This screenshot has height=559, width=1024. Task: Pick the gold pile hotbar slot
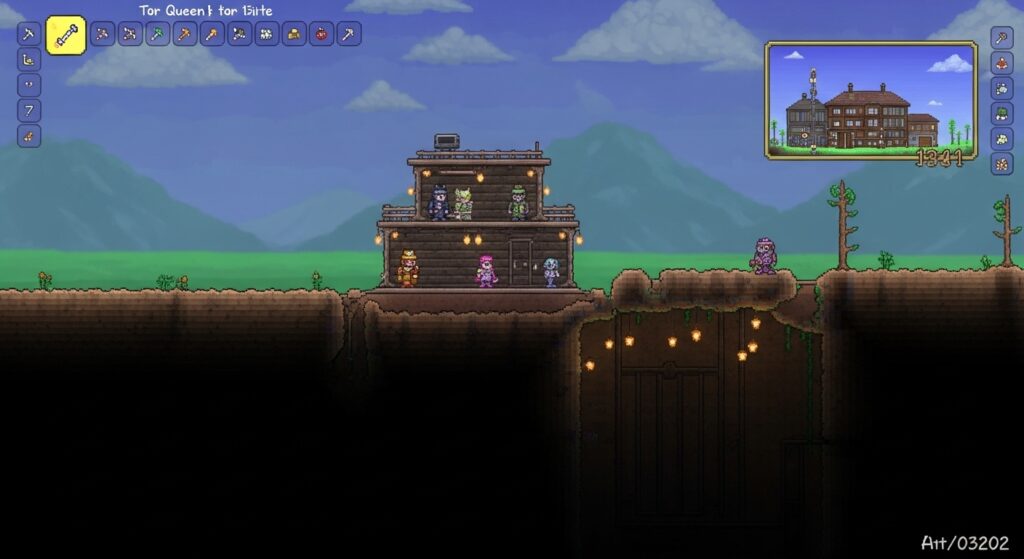294,34
